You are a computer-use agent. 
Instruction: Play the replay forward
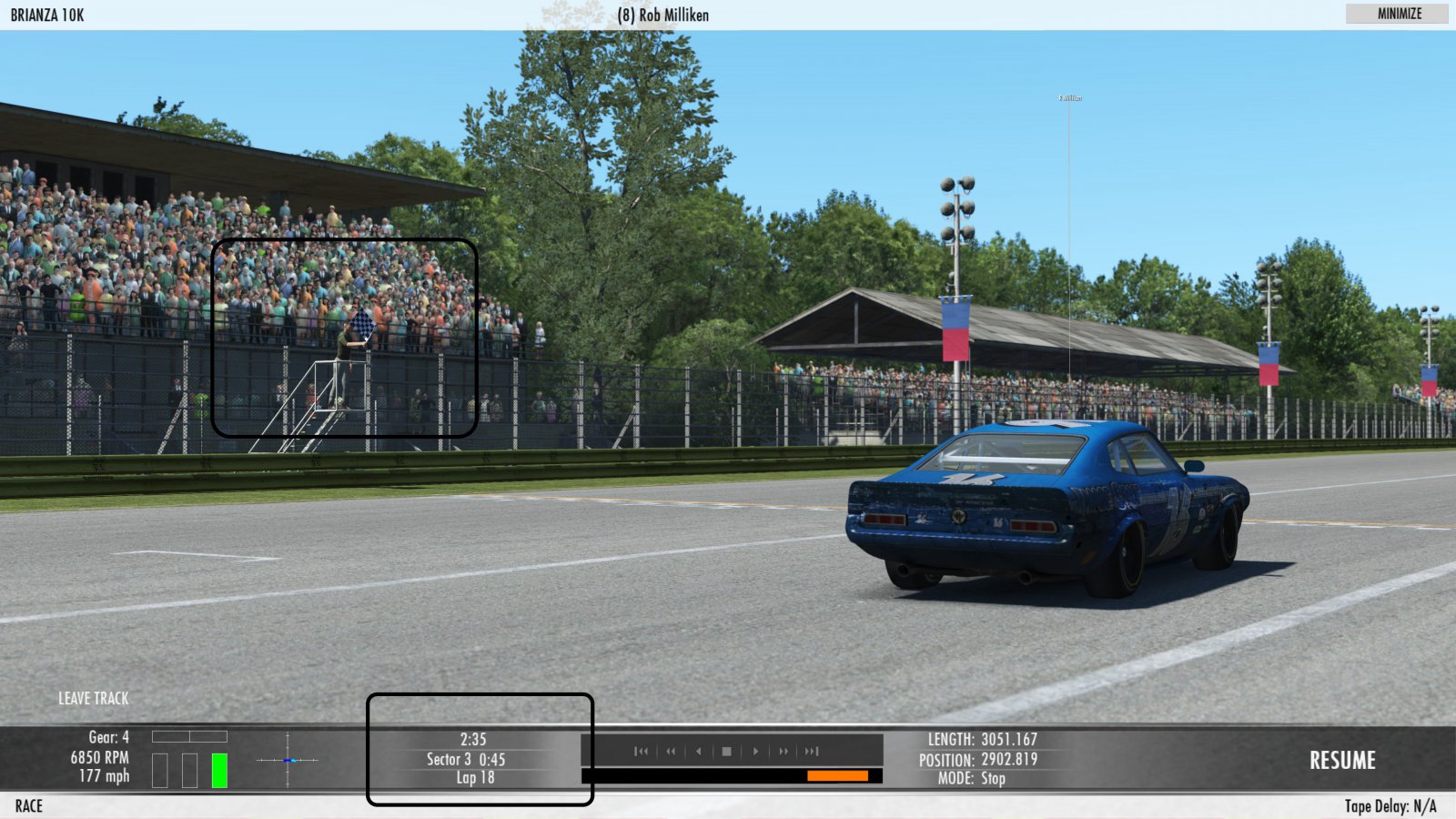[x=755, y=751]
